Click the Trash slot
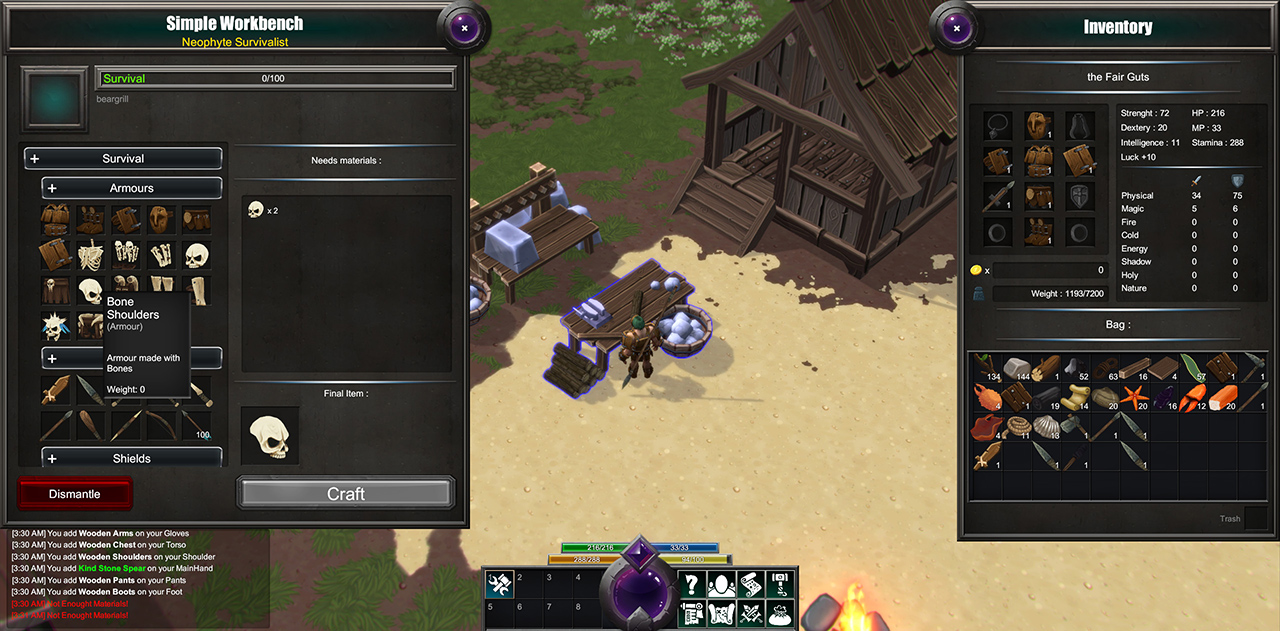This screenshot has height=631, width=1280. [1255, 519]
